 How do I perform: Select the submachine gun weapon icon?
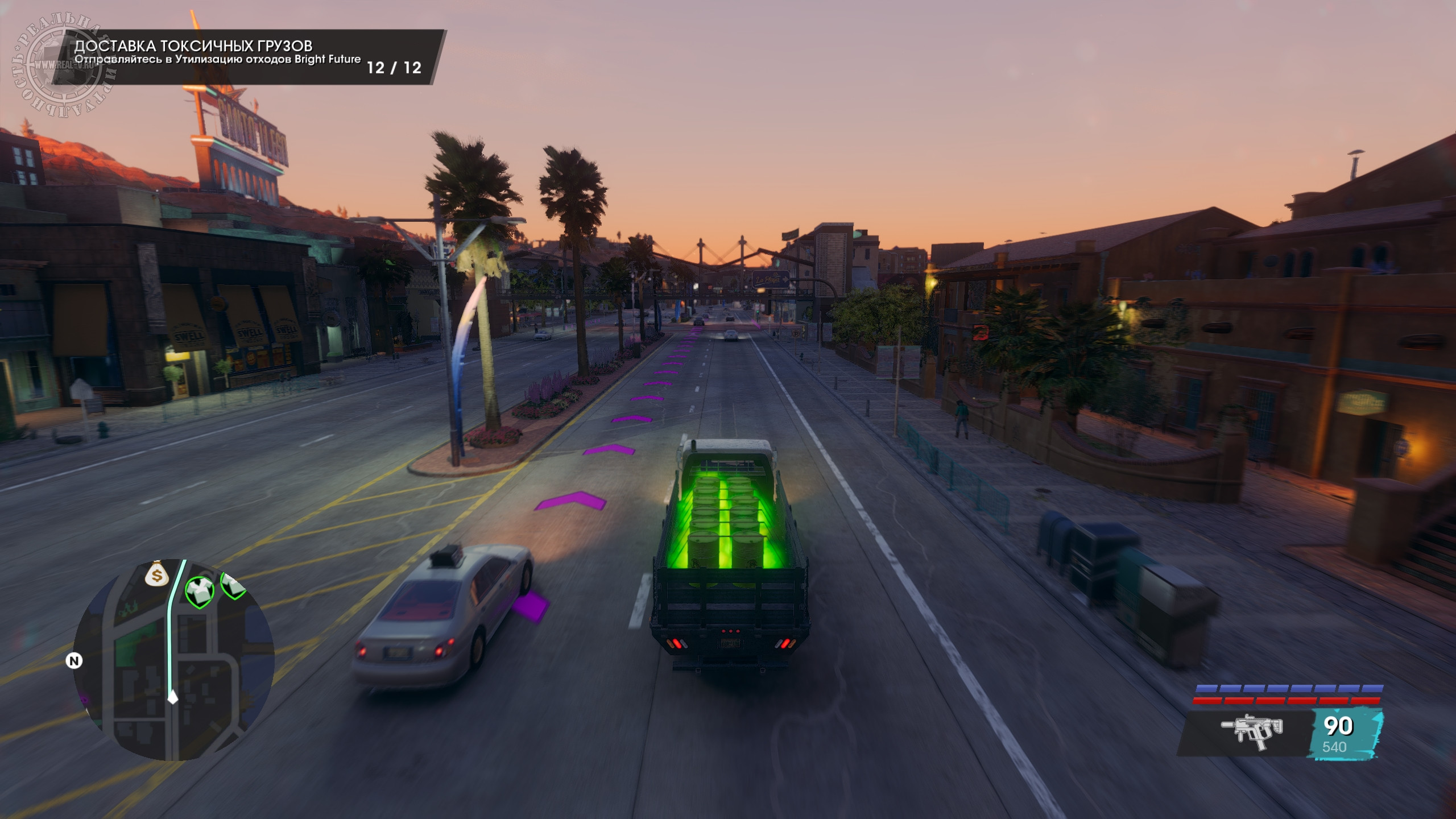(1252, 731)
